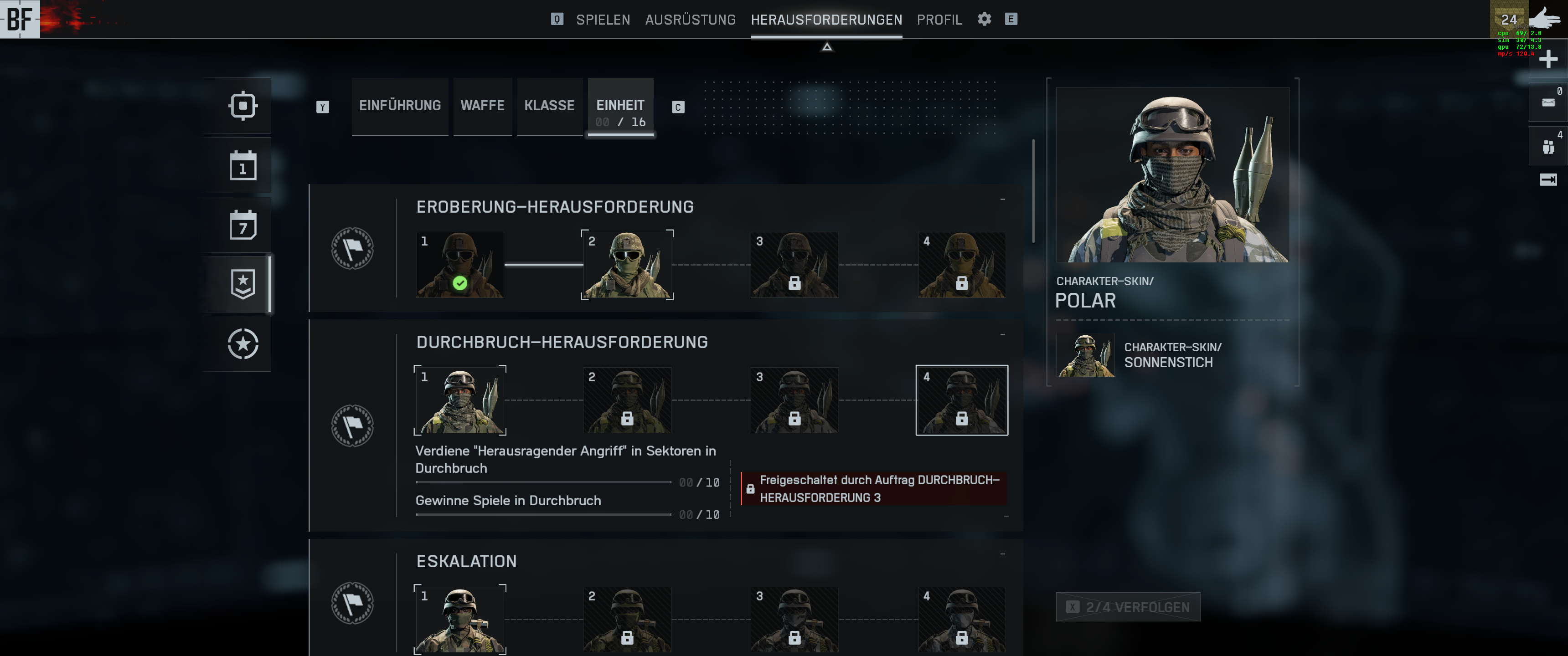Show the KLASSE challenges tab
This screenshot has height=656, width=1568.
[549, 106]
